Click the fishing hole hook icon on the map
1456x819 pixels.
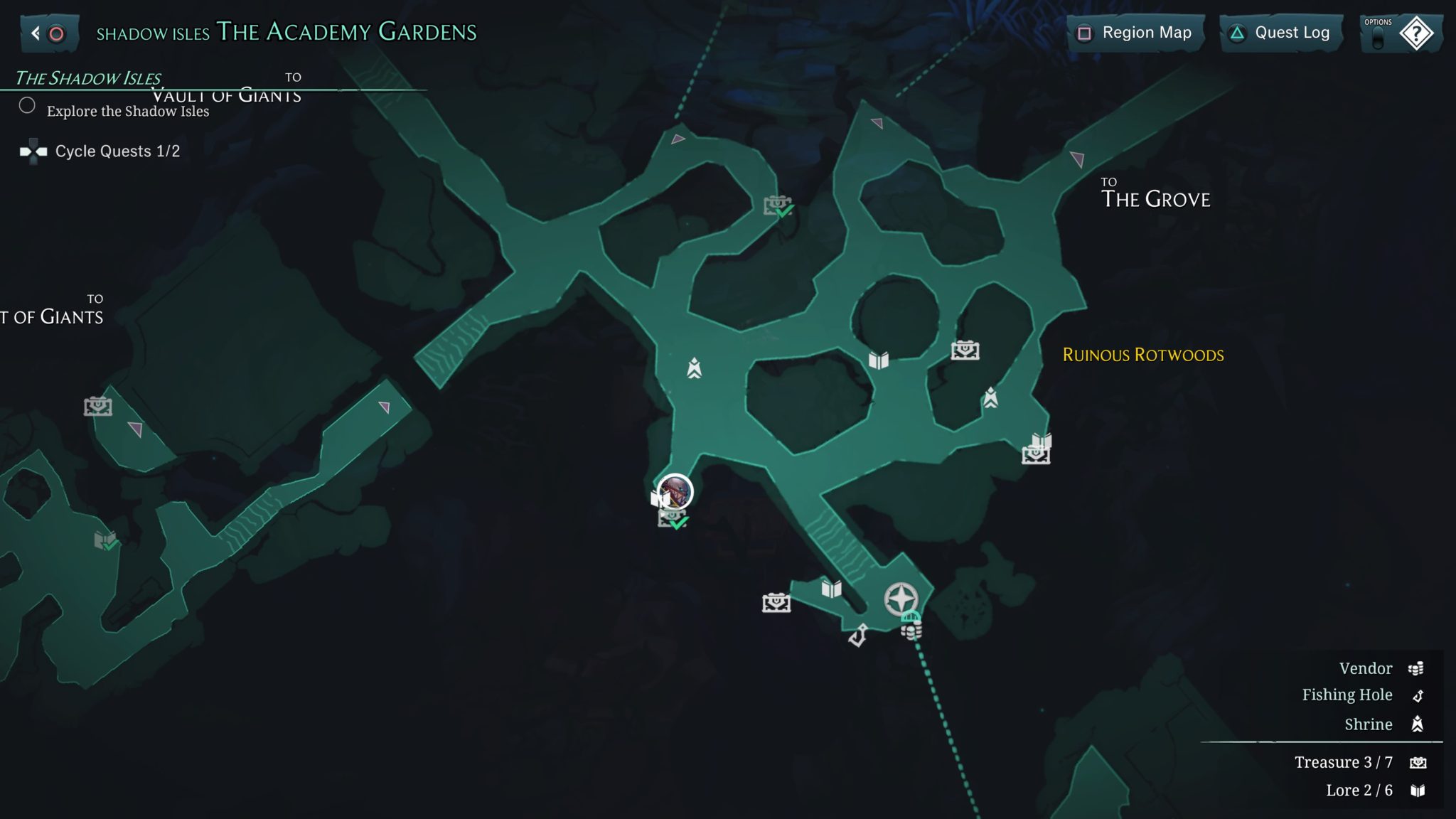point(858,633)
